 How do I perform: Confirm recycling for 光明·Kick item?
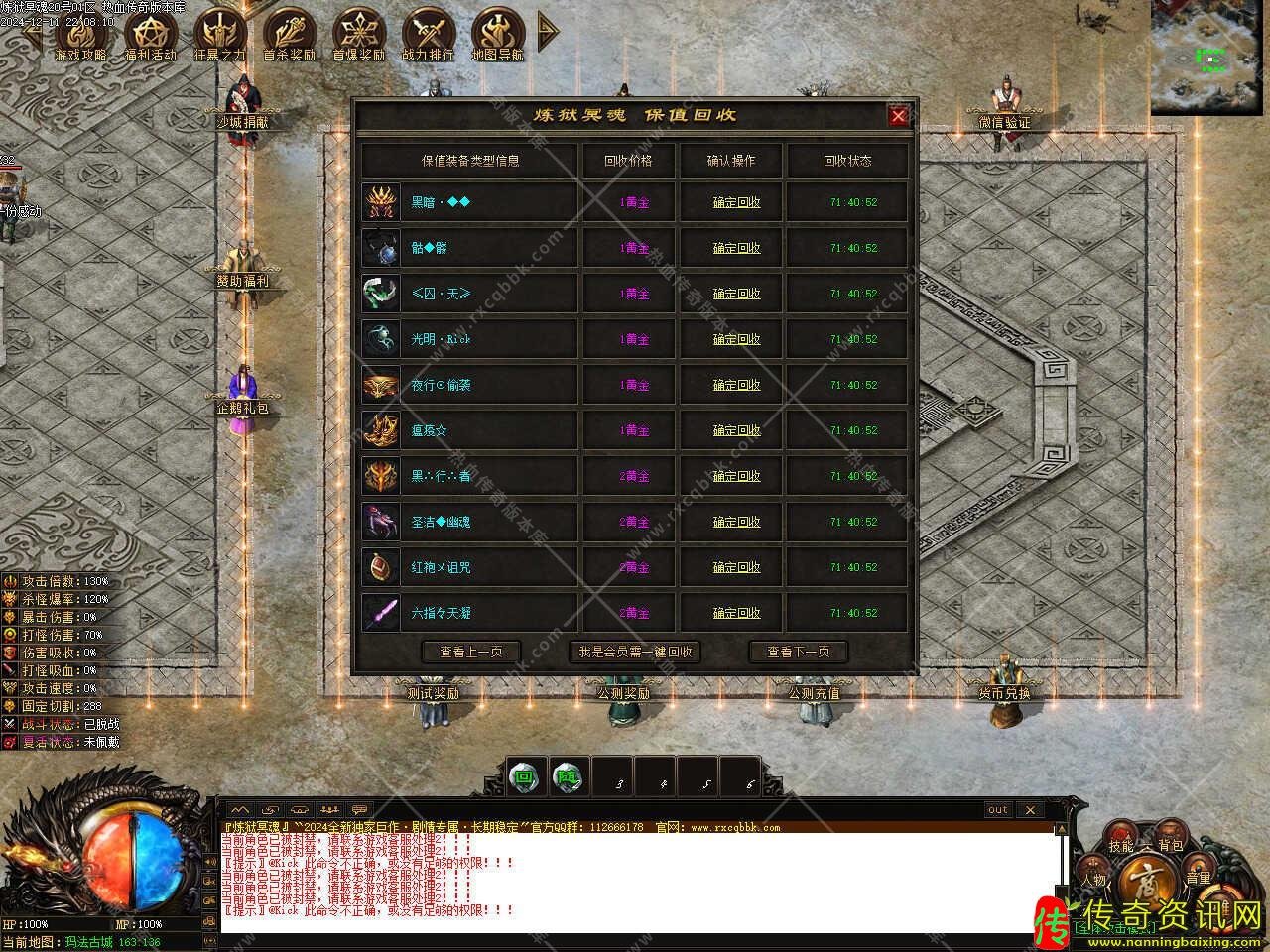tap(736, 339)
